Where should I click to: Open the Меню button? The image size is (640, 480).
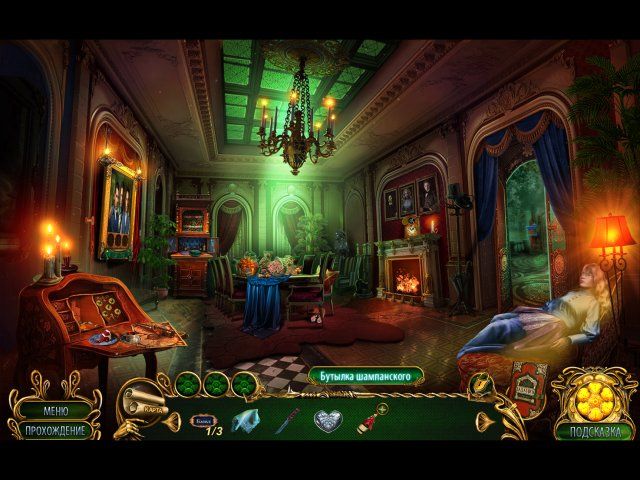tap(55, 410)
